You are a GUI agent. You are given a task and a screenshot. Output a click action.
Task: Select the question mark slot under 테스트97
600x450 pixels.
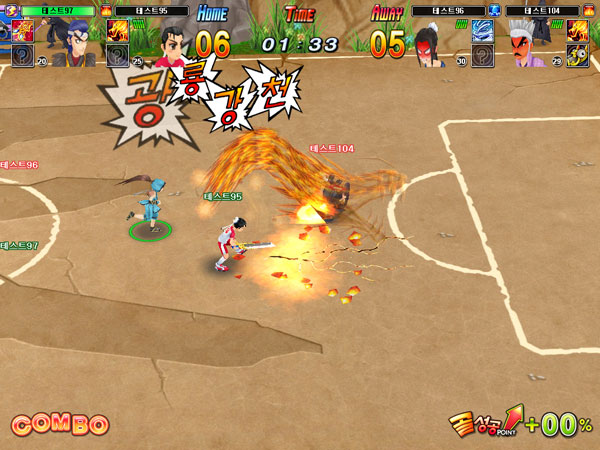pos(22,54)
